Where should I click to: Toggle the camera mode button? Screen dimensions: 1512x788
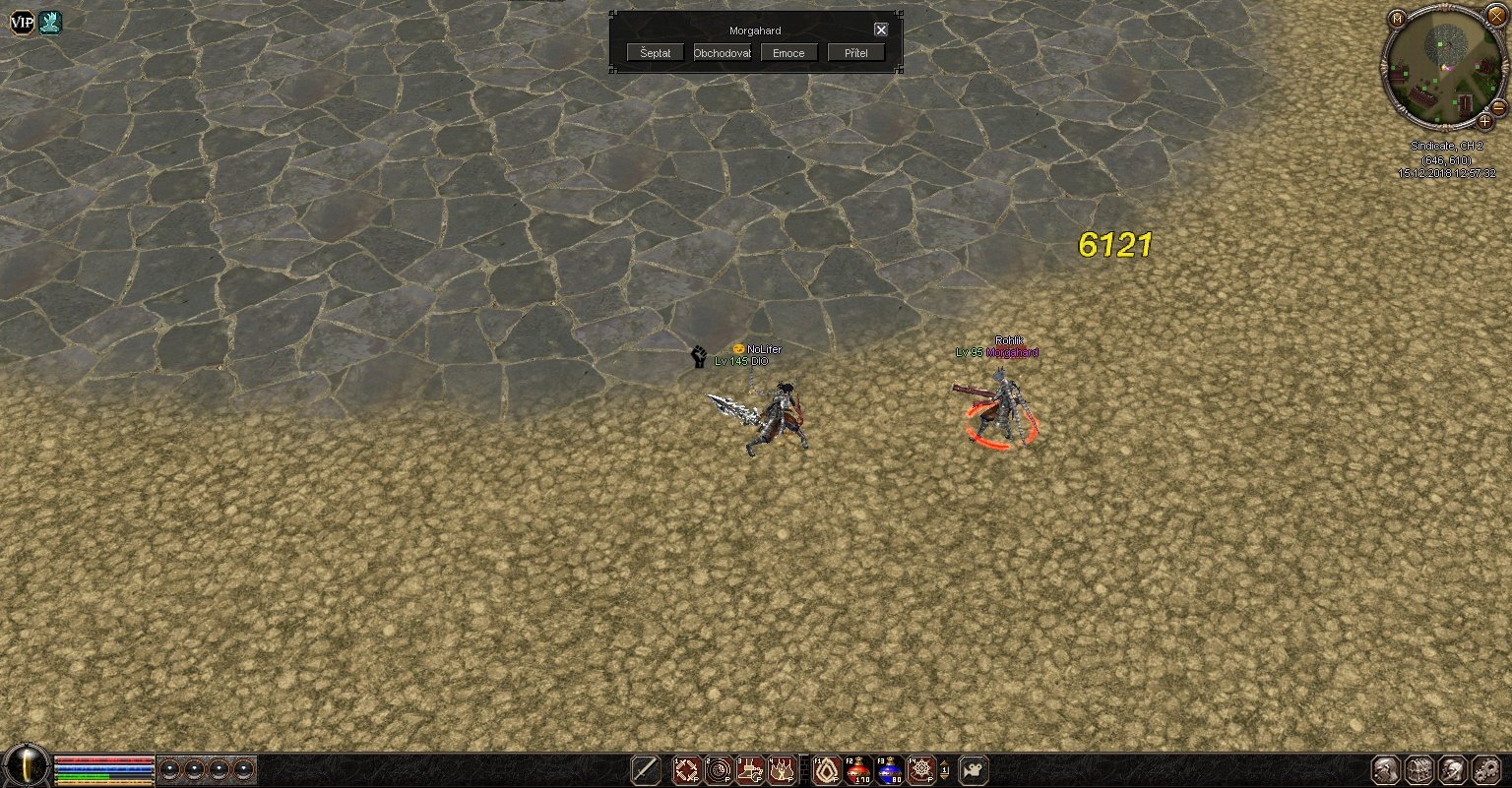[973, 770]
